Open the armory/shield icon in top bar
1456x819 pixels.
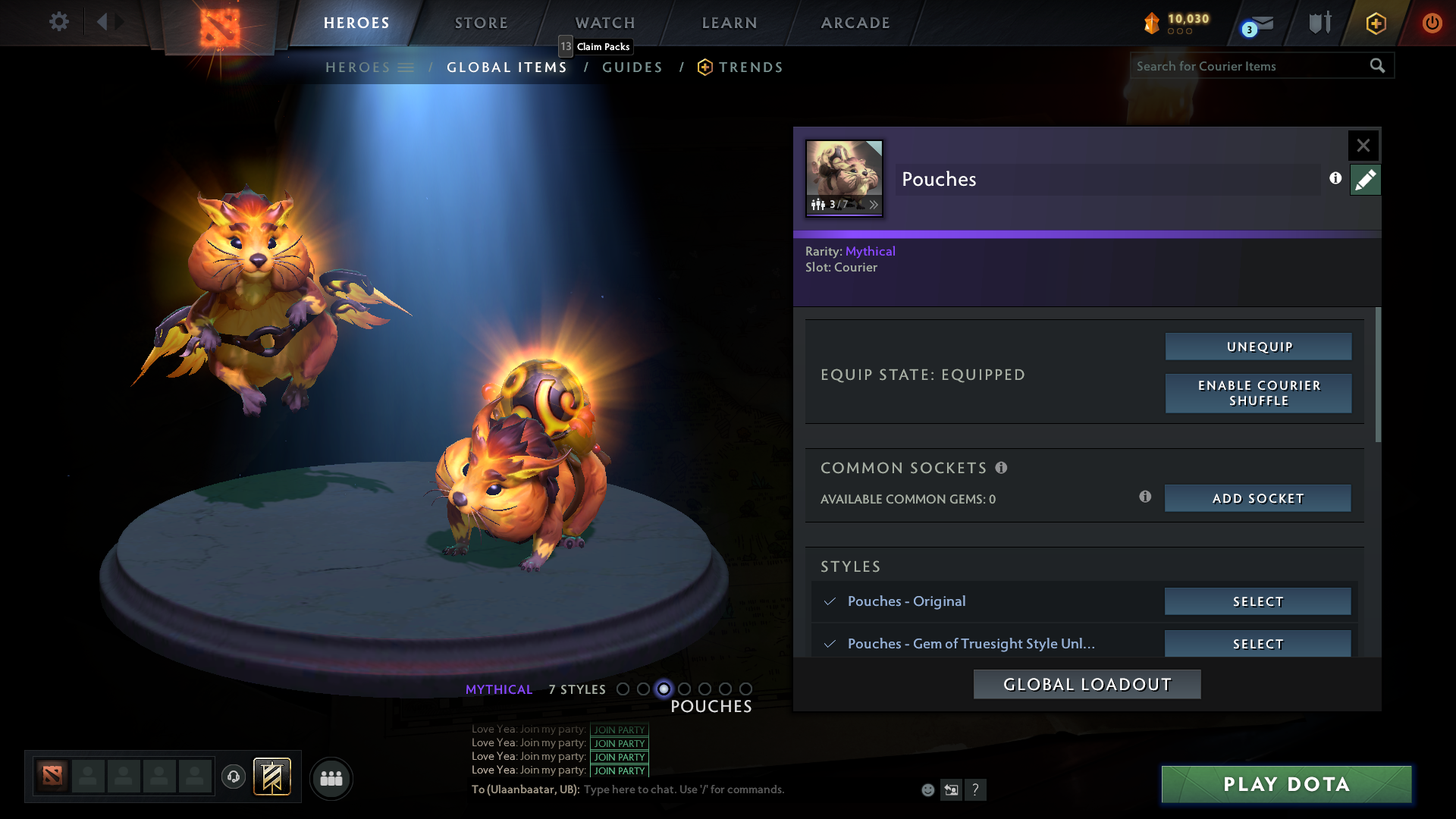[1319, 23]
